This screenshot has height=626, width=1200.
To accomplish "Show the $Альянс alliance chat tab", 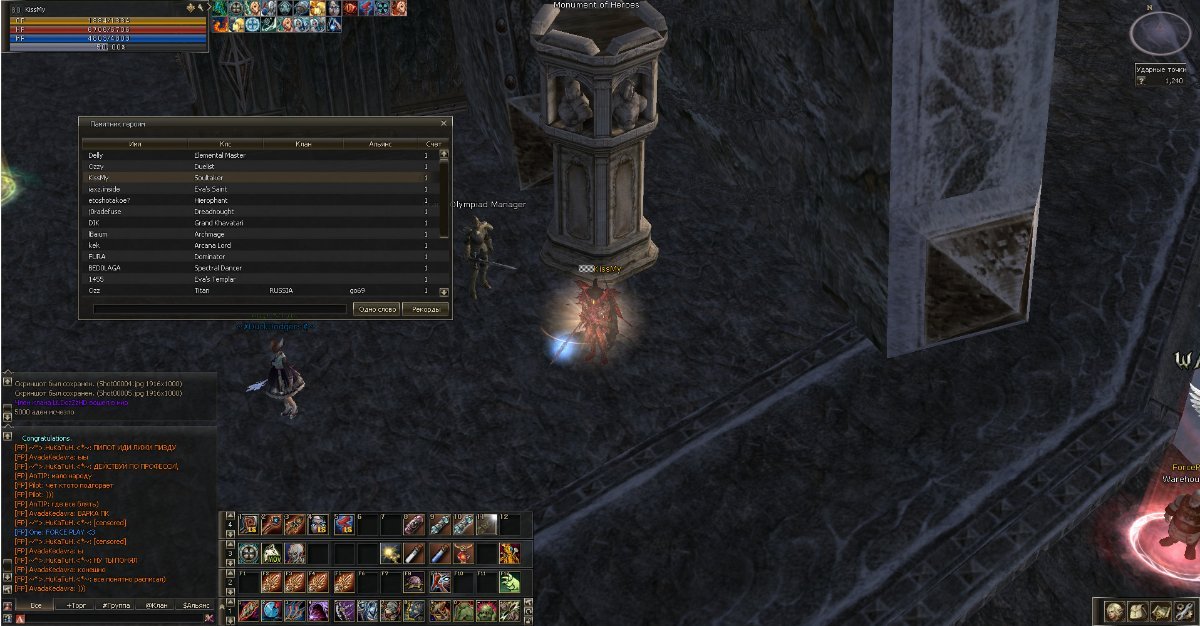I will 196,606.
